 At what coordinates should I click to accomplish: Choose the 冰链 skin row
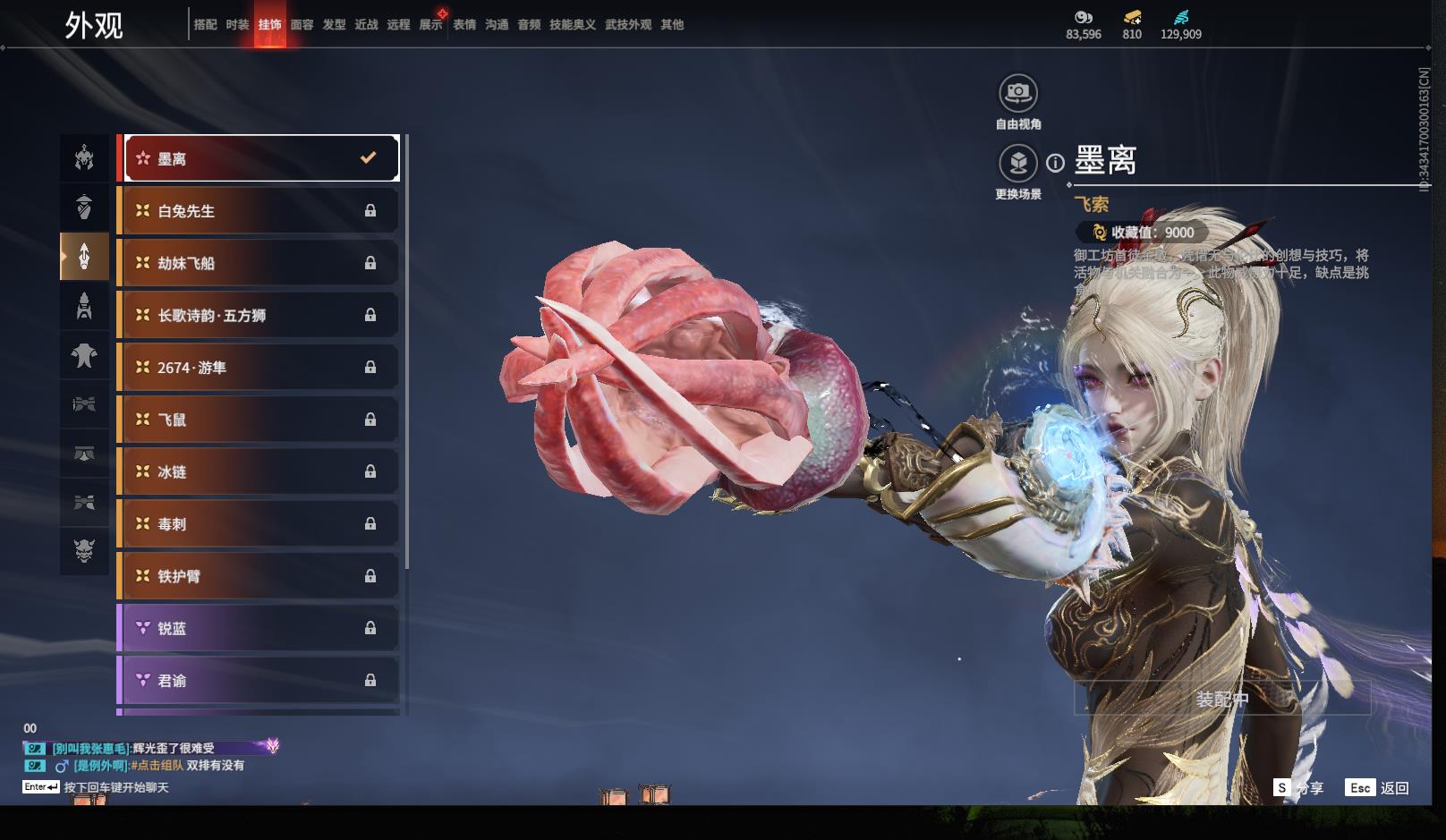click(260, 471)
